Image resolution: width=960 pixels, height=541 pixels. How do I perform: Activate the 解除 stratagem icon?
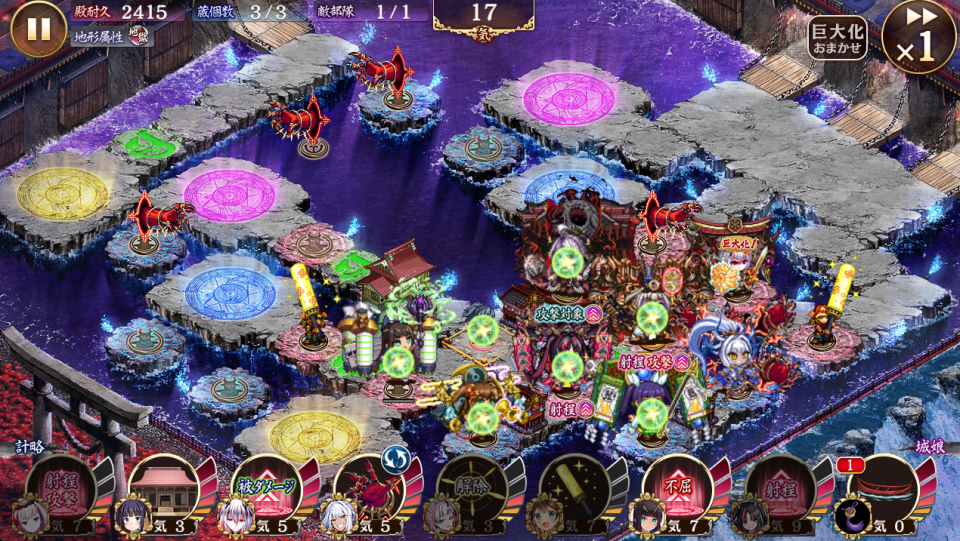[x=470, y=491]
